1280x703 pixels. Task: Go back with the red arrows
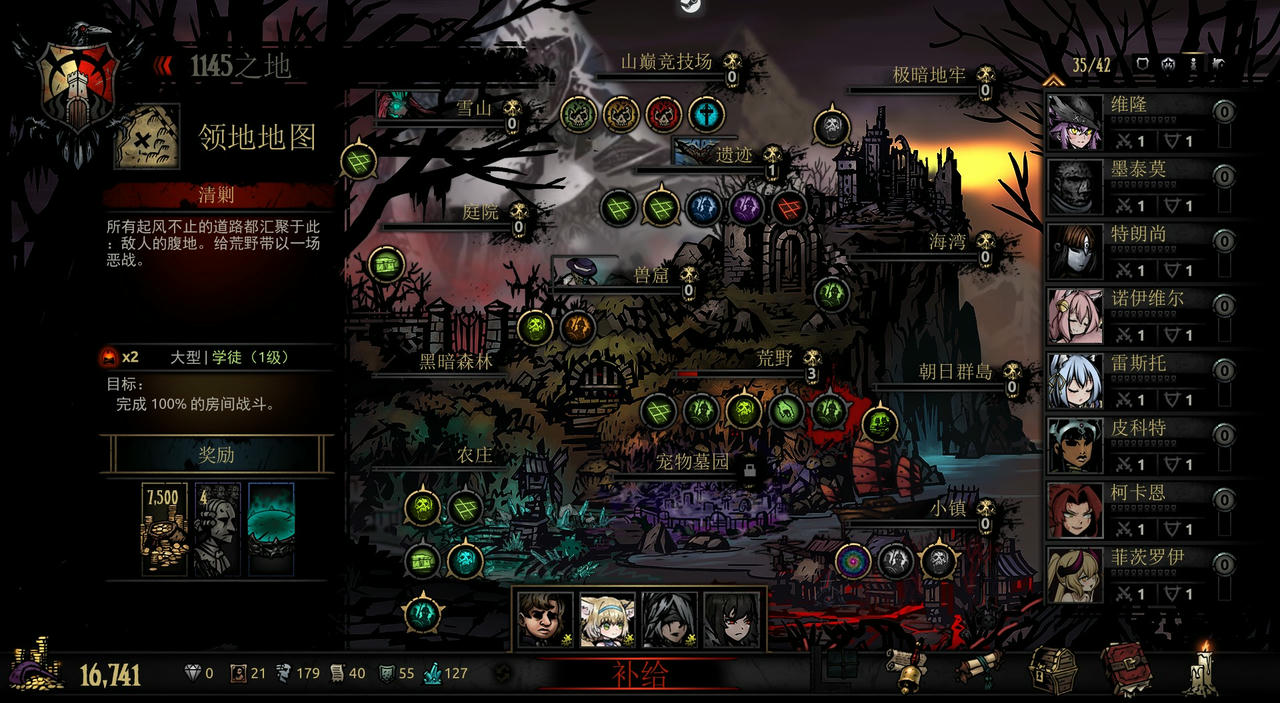click(163, 66)
